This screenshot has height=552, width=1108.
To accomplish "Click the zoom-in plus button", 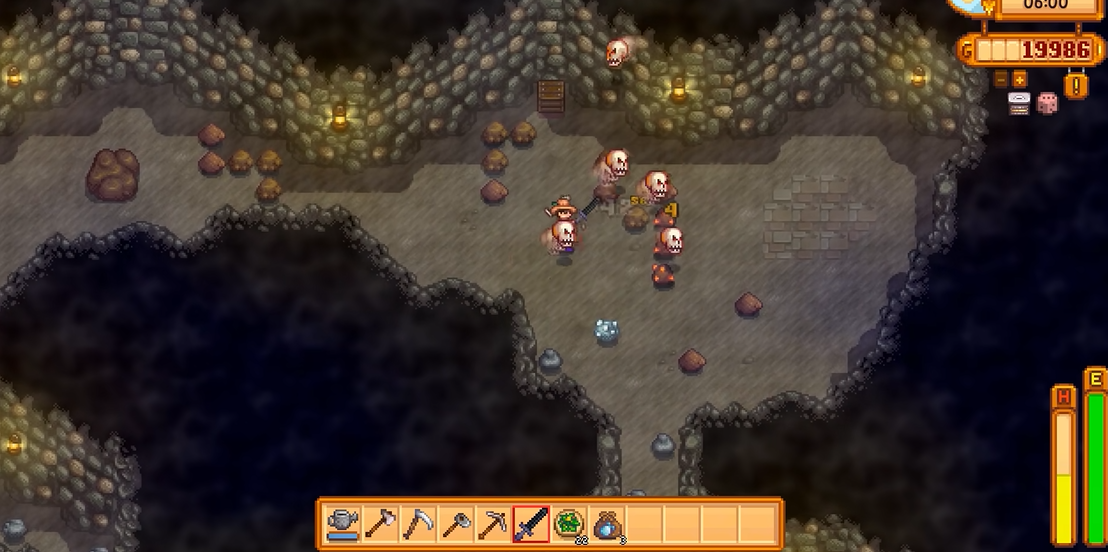I will click(1019, 79).
